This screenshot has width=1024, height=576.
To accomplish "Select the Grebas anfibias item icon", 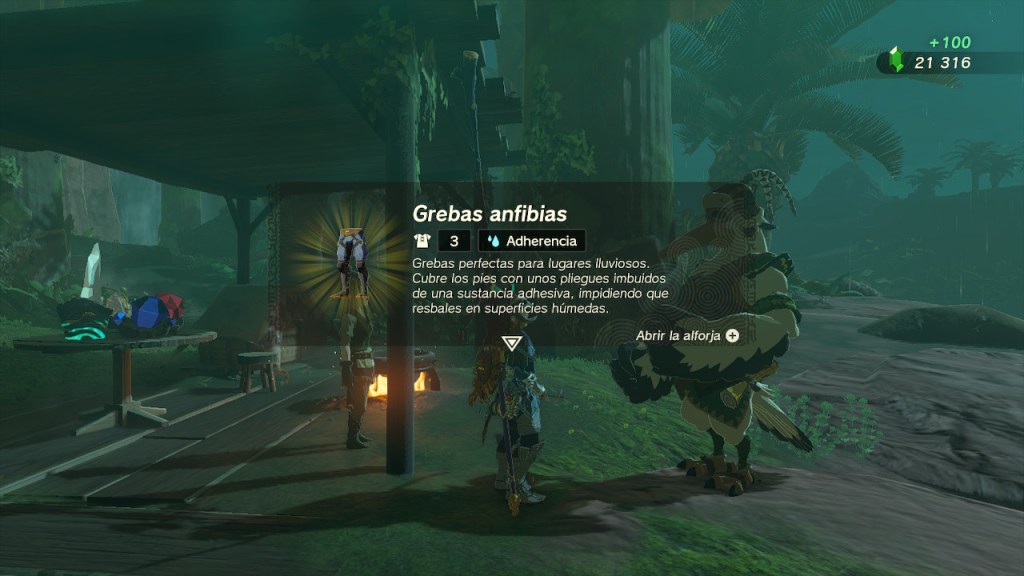I will (x=350, y=259).
